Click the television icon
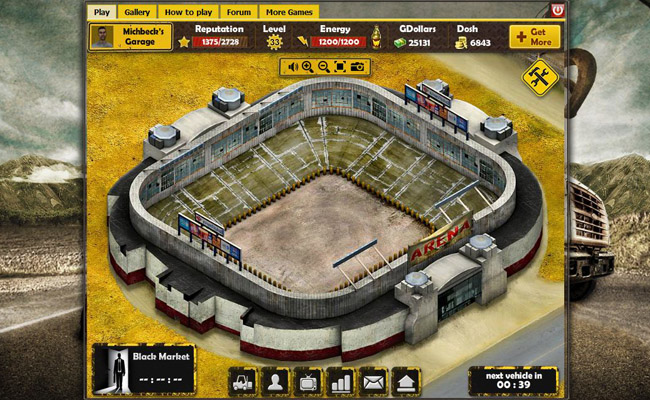 (x=308, y=381)
